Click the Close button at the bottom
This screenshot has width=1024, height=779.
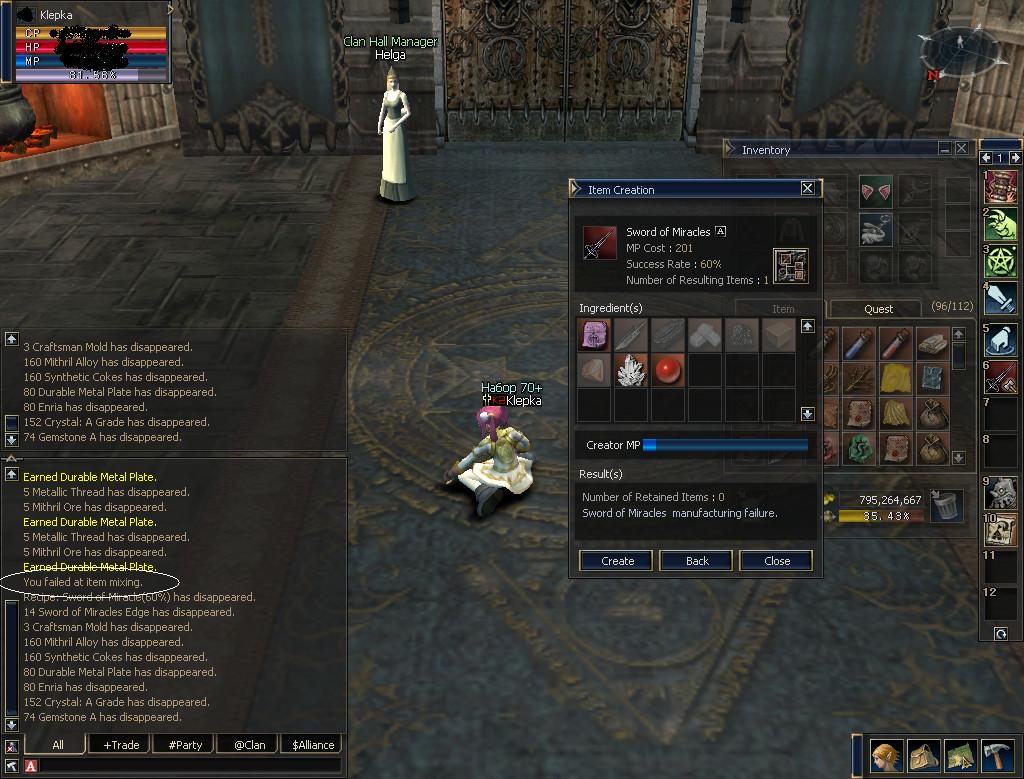point(776,561)
